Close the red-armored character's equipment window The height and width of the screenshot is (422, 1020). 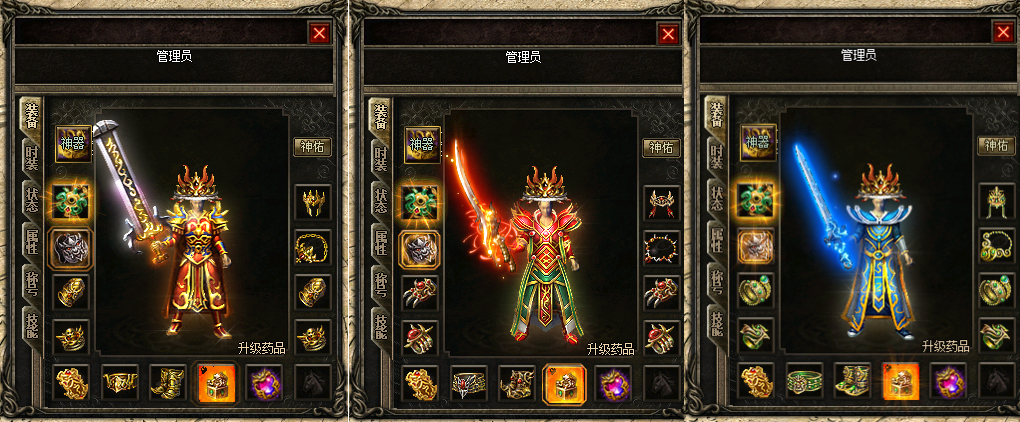coord(668,33)
